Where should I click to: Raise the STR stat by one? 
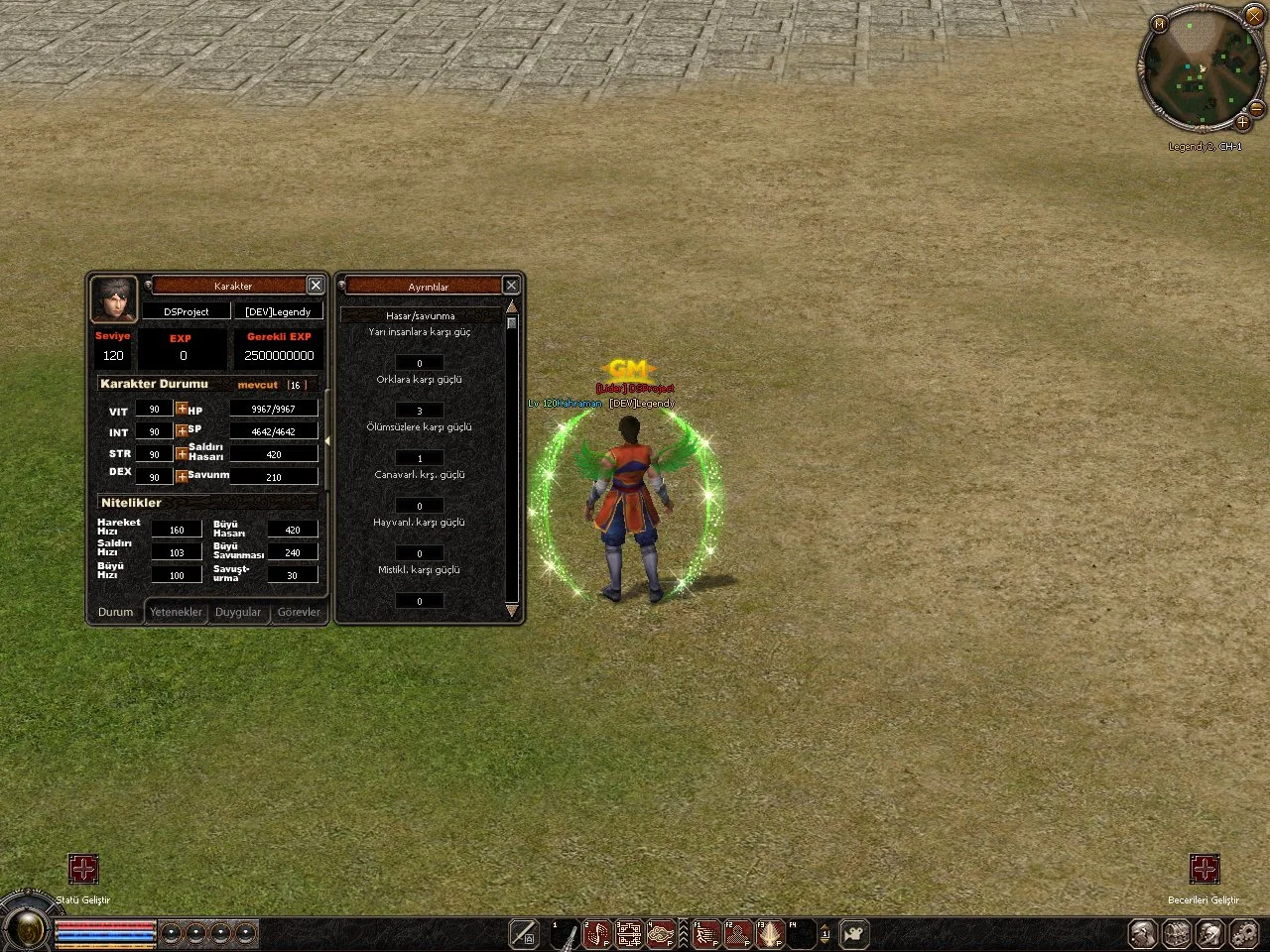182,454
